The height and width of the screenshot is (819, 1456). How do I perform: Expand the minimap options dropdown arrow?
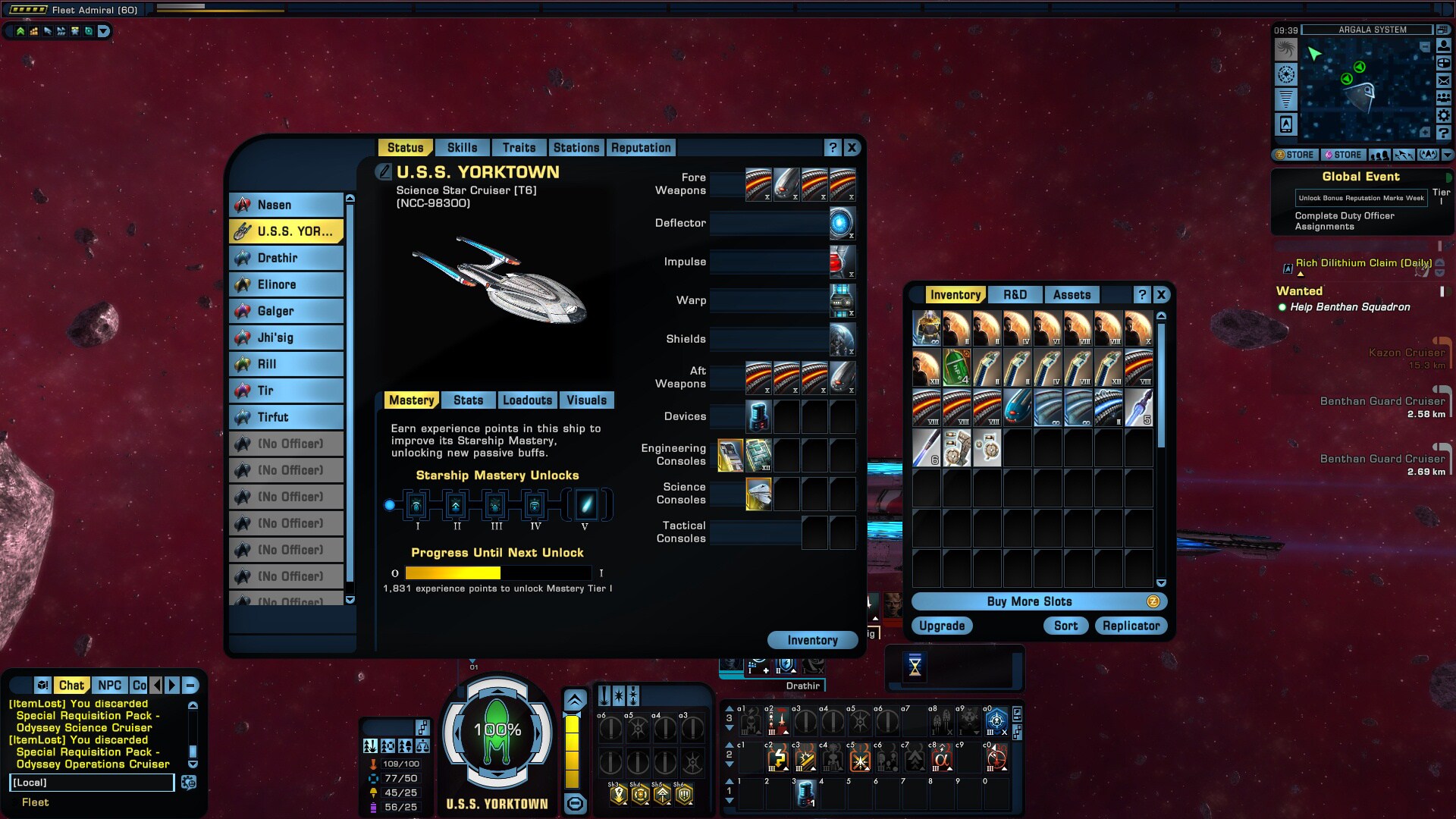[x=1447, y=154]
